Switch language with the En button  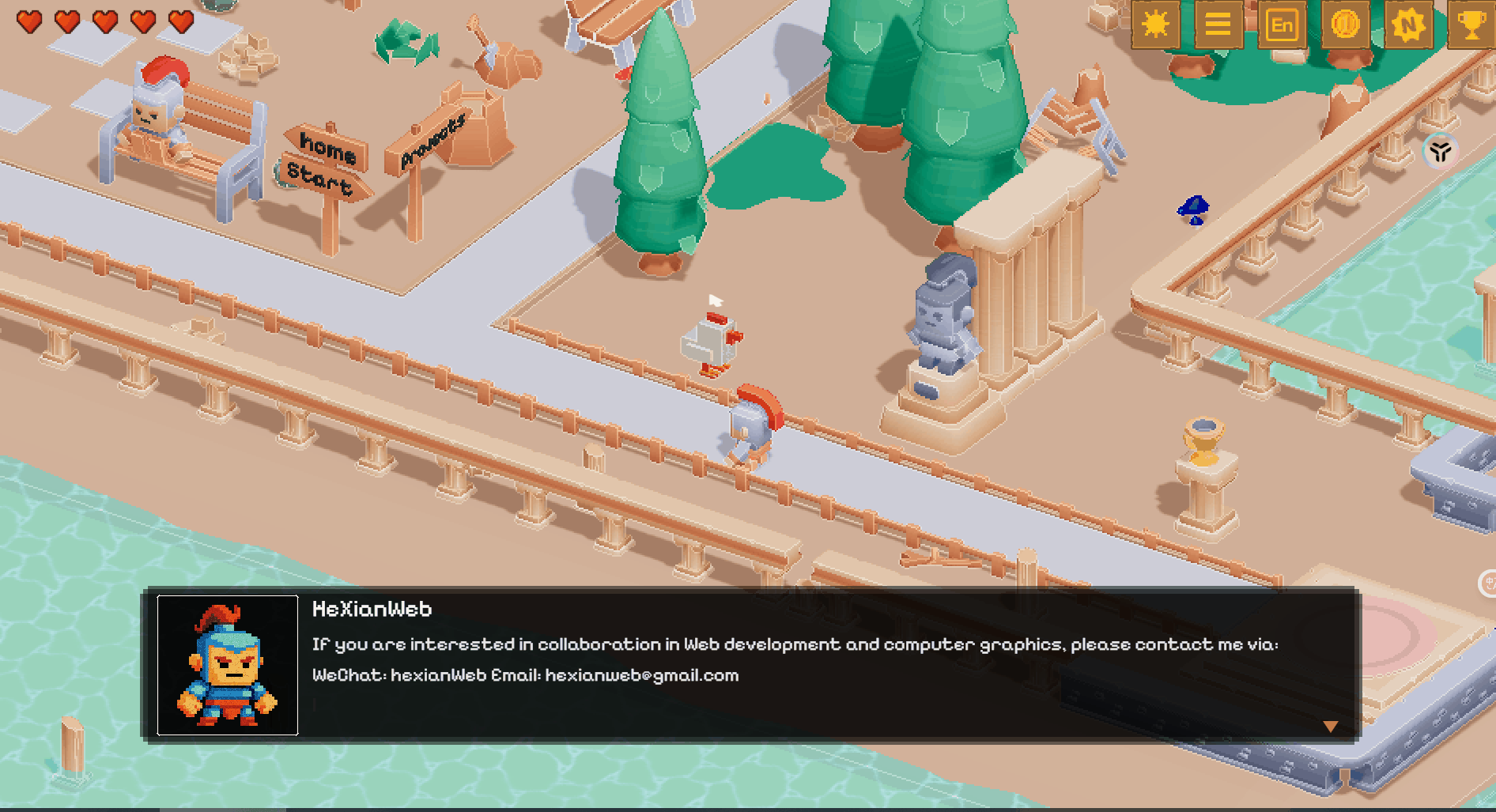1281,25
